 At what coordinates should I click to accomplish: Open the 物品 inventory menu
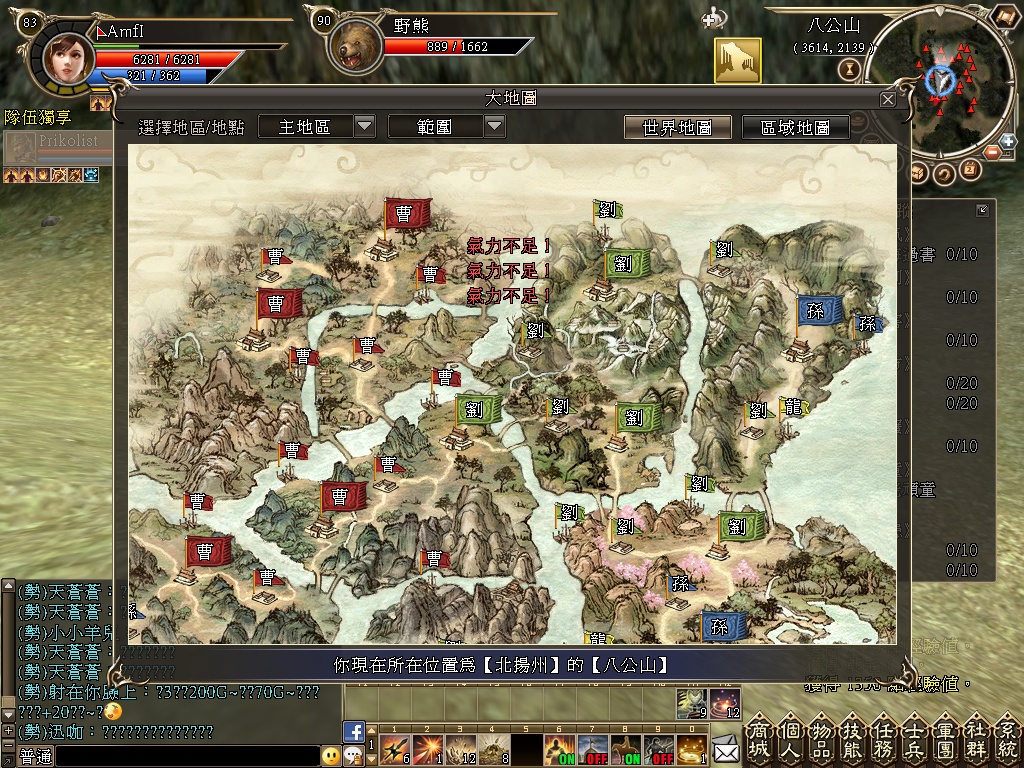click(x=822, y=738)
